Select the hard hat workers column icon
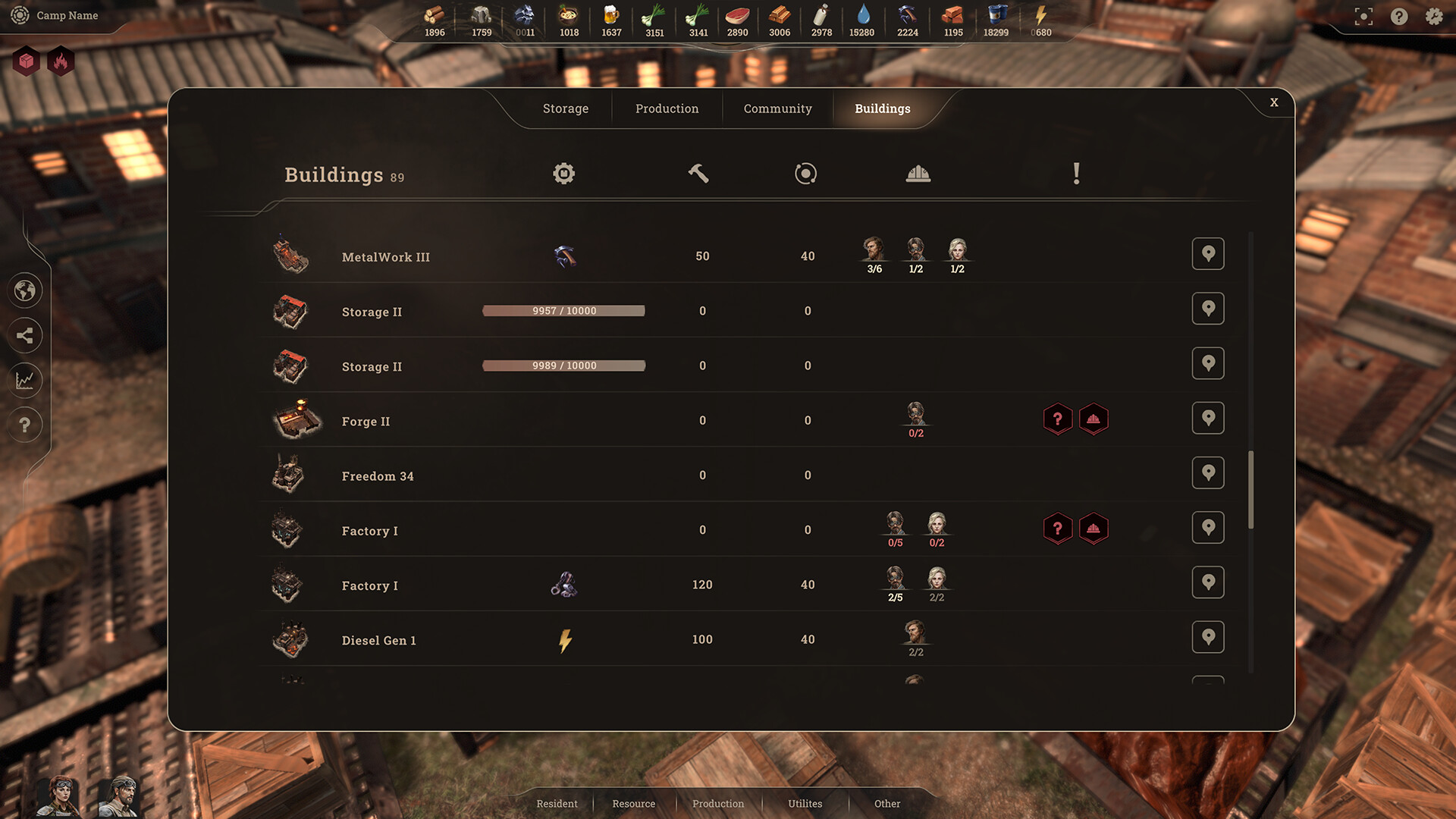The image size is (1456, 819). point(918,173)
